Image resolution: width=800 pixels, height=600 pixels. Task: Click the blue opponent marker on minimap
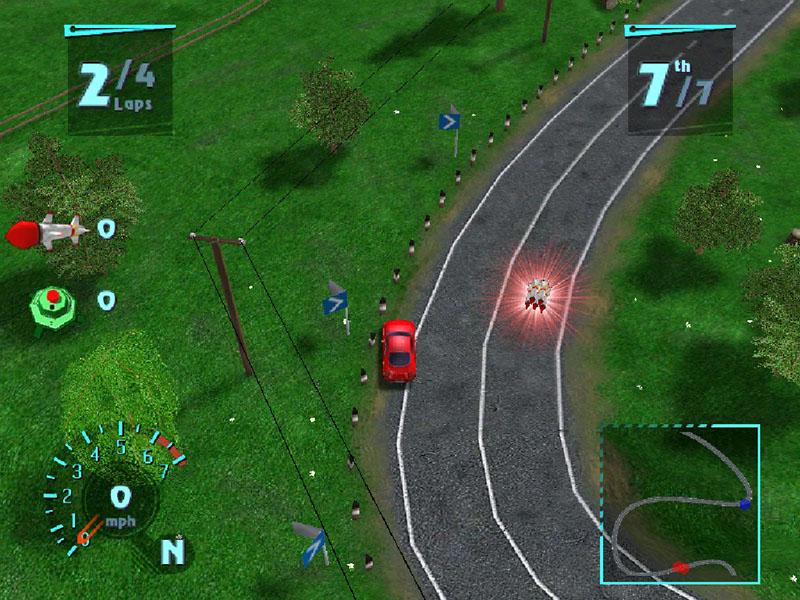pos(744,505)
